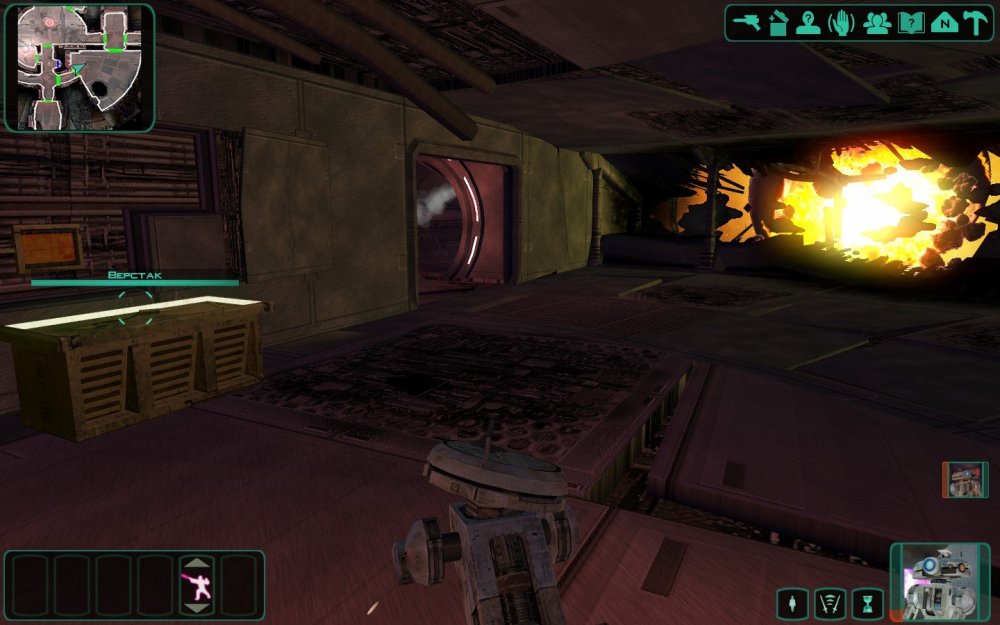
Task: Cycle the action slot with its down arrow
Action: pos(196,608)
